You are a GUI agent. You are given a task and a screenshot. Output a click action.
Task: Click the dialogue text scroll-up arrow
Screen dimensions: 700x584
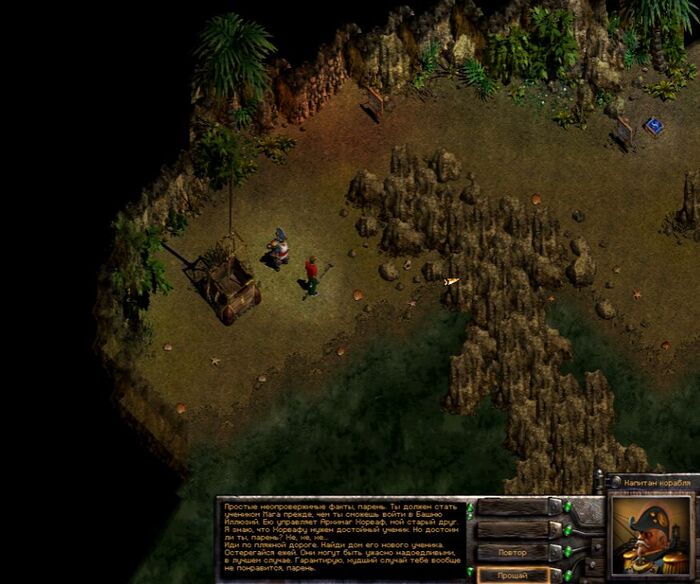point(470,509)
